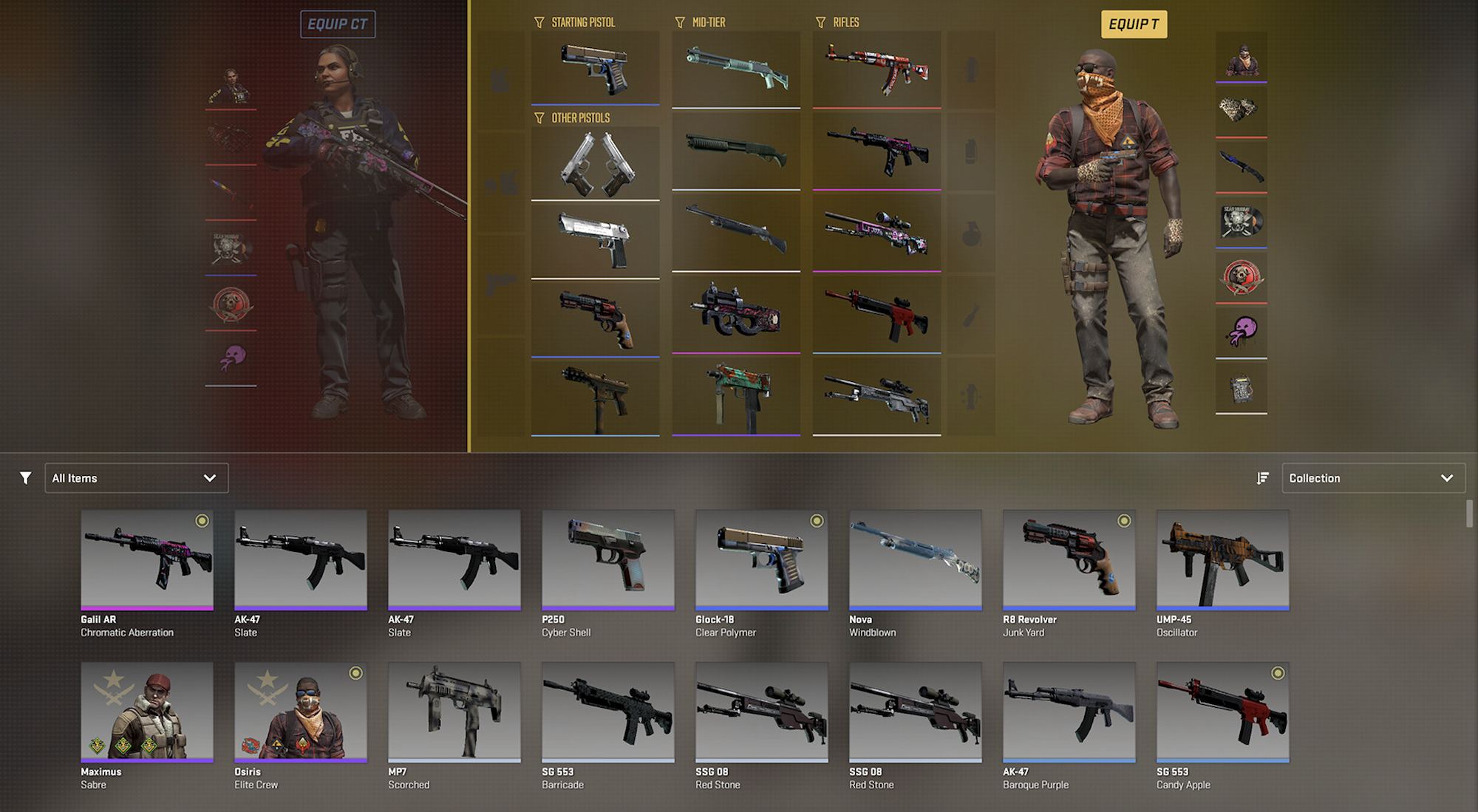This screenshot has height=812, width=1478.
Task: Select the Maximus Sabre agent
Action: point(147,712)
